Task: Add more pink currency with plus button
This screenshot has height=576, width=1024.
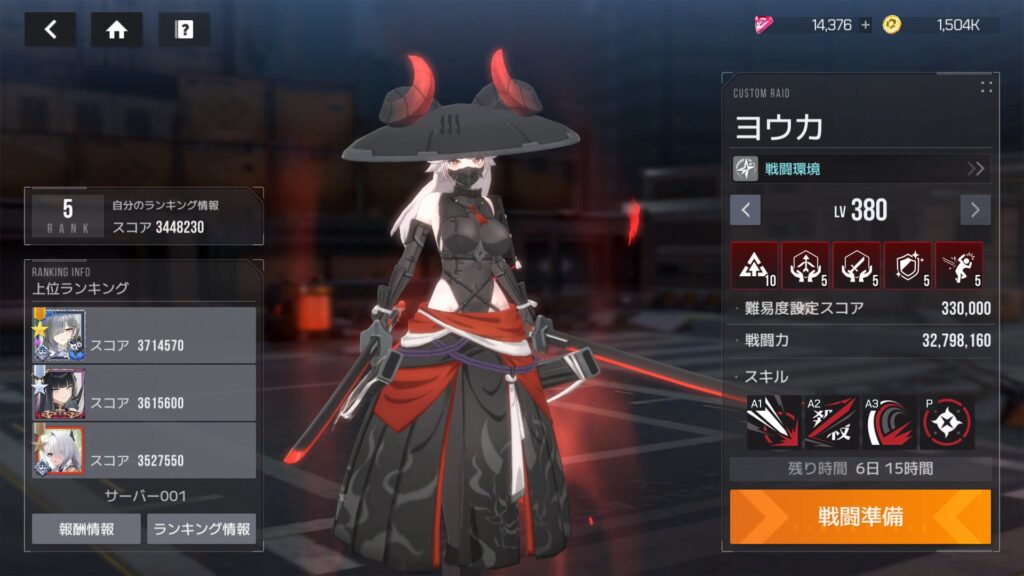Action: click(x=865, y=25)
